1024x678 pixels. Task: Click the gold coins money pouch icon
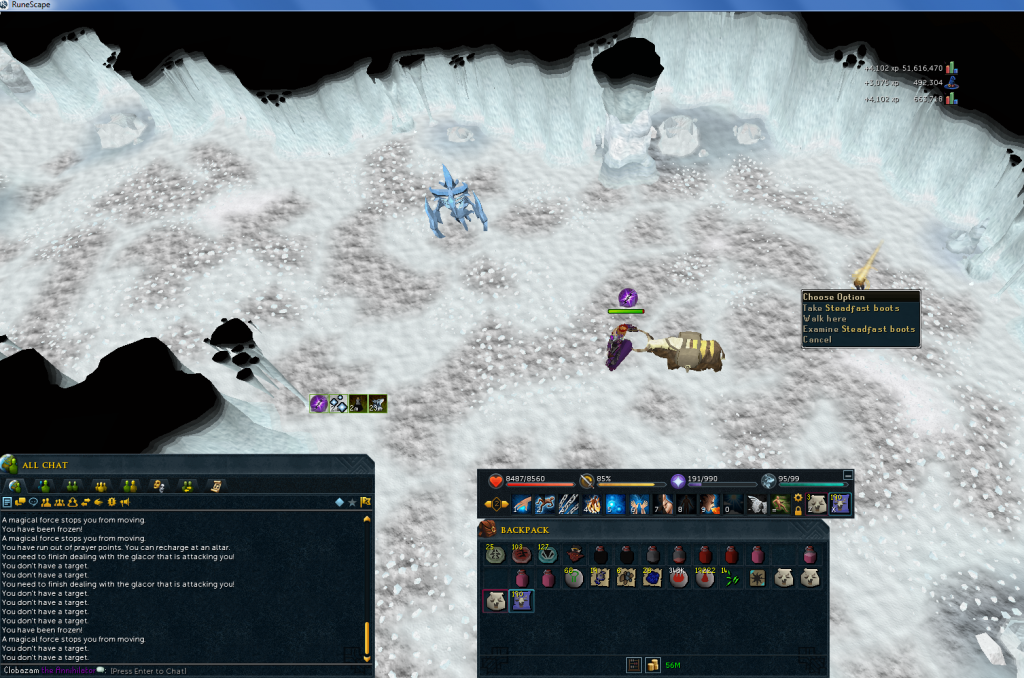(651, 664)
